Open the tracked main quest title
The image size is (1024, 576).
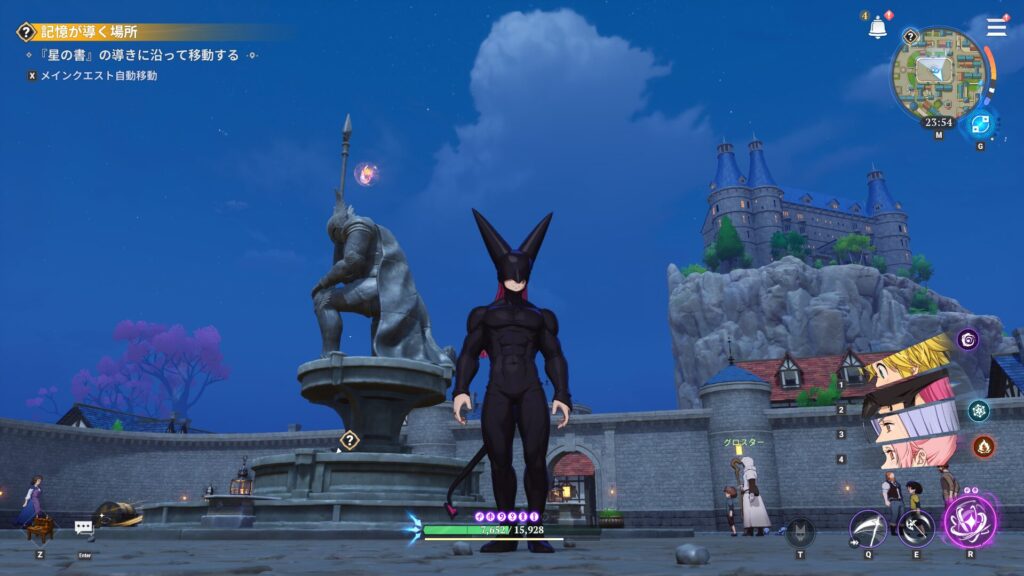click(89, 32)
